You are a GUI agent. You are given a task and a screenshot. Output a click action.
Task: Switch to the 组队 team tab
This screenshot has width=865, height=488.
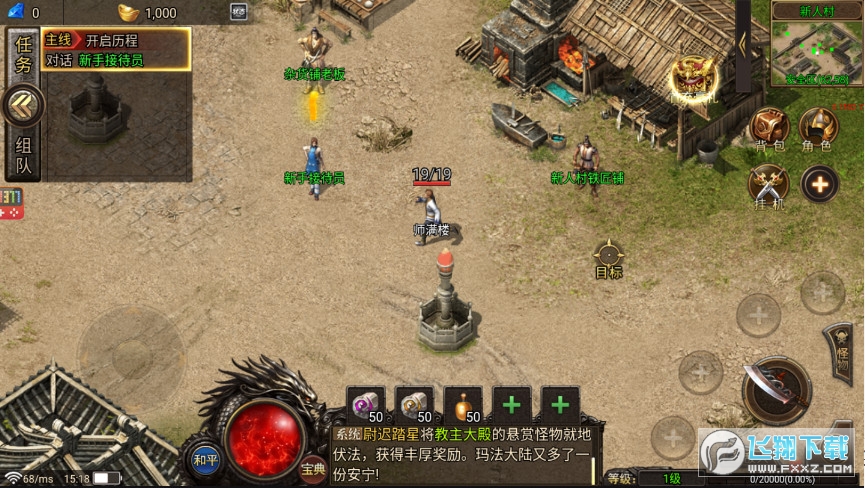coord(23,157)
